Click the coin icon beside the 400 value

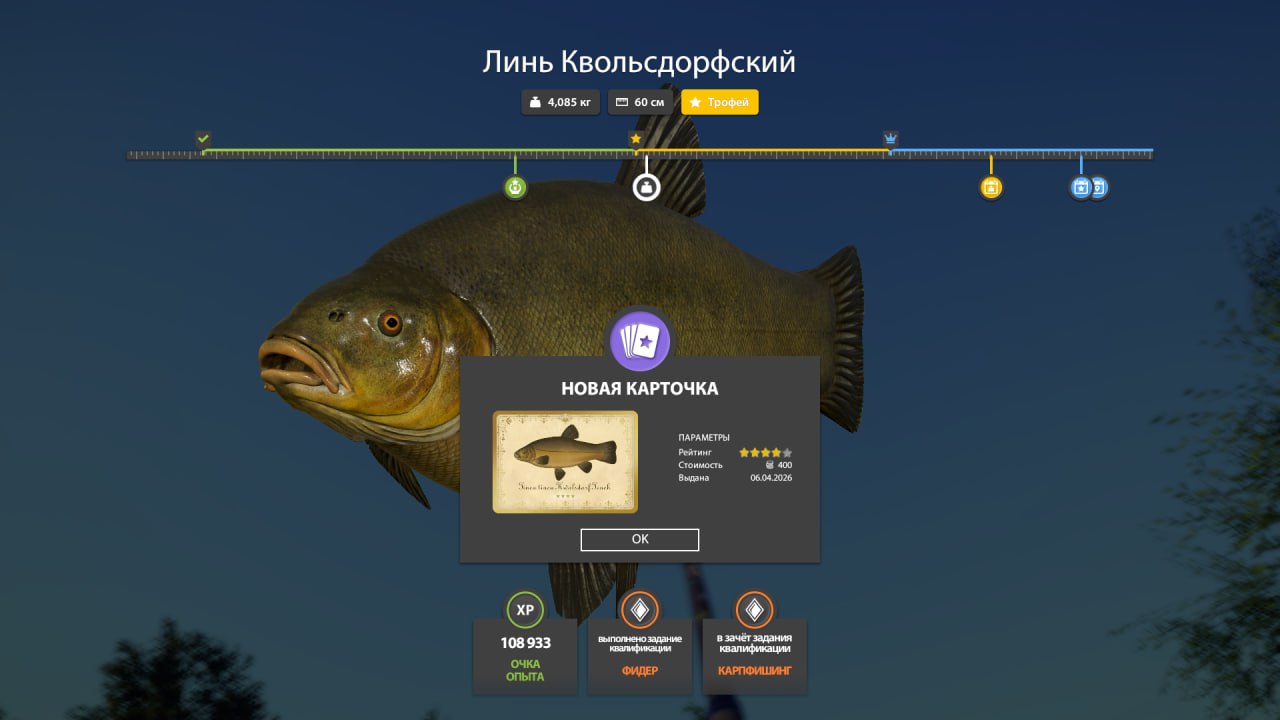point(770,464)
